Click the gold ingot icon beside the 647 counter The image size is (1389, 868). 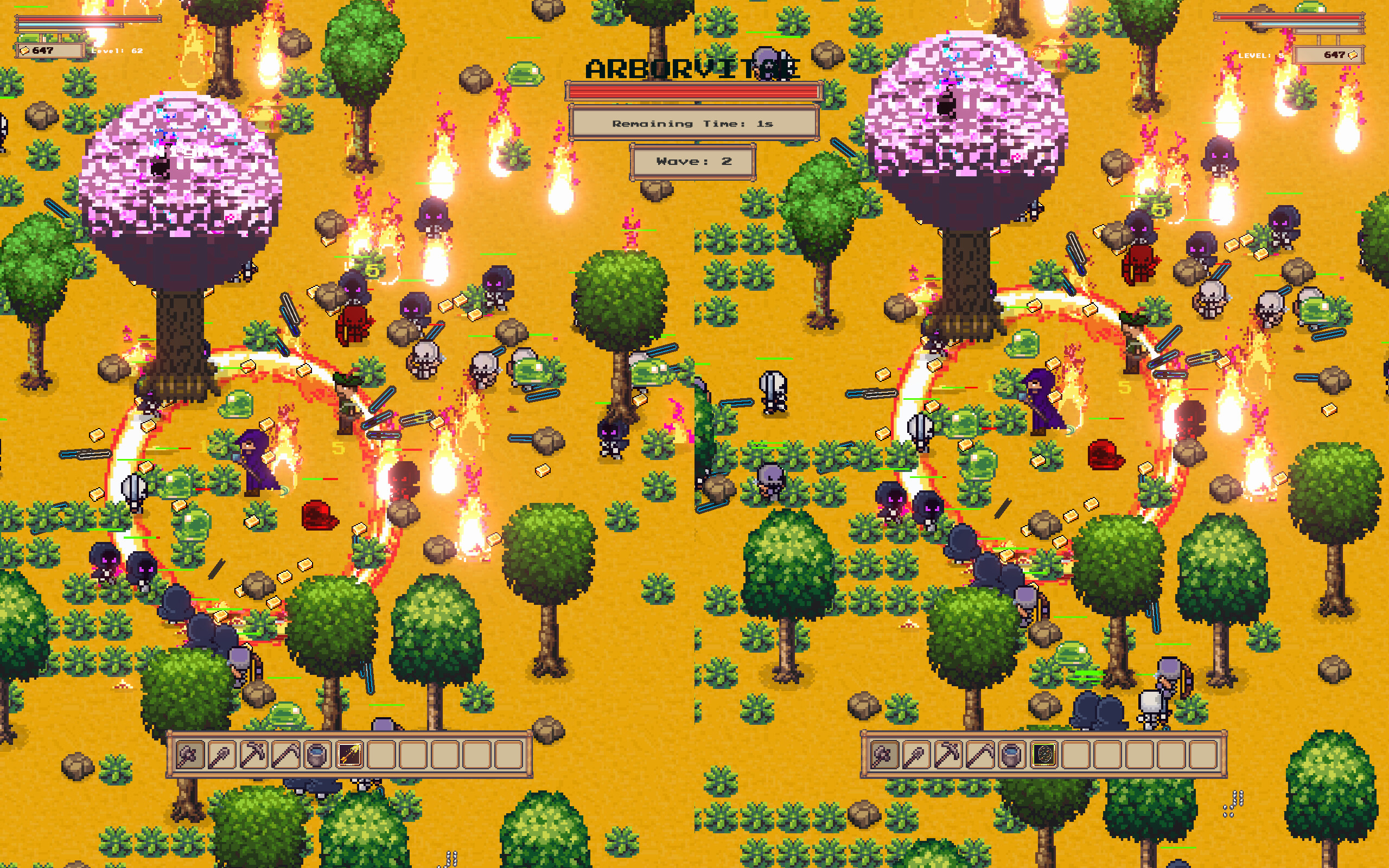[24, 51]
